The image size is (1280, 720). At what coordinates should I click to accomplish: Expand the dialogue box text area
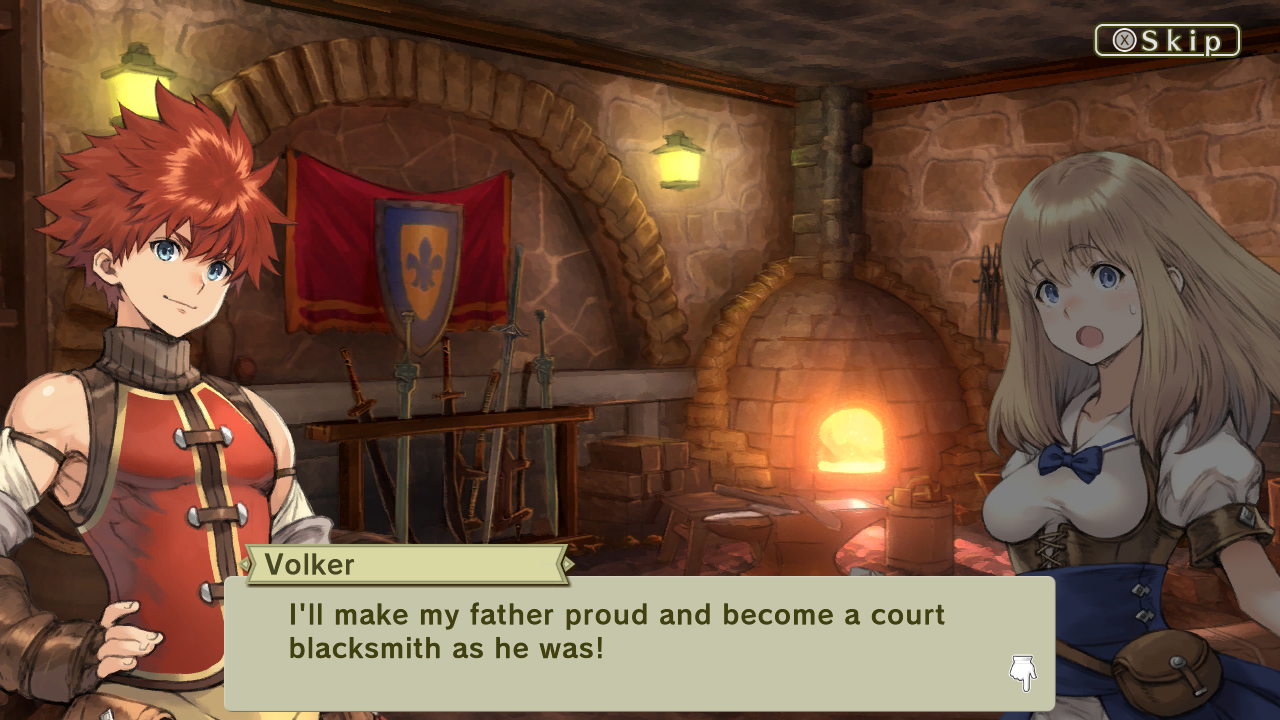(640, 640)
